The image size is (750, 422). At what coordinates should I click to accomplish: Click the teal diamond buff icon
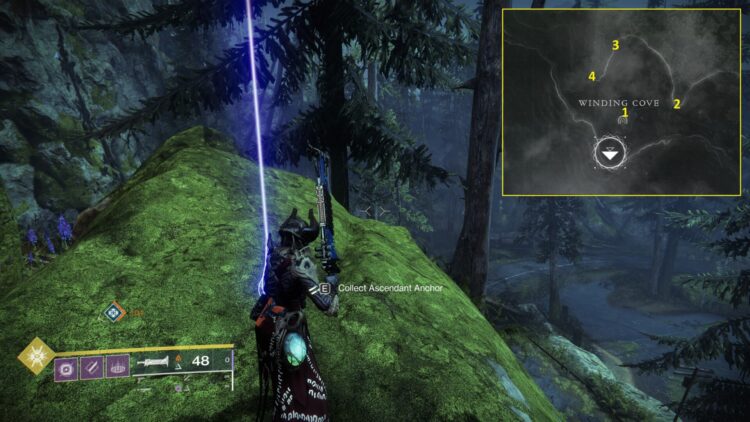[x=113, y=313]
